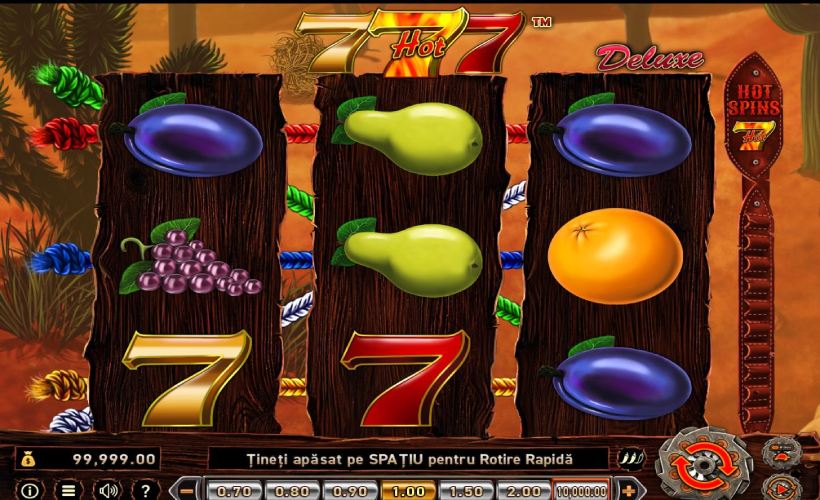
Task: Choose the 0.80 bet value
Action: (x=291, y=491)
